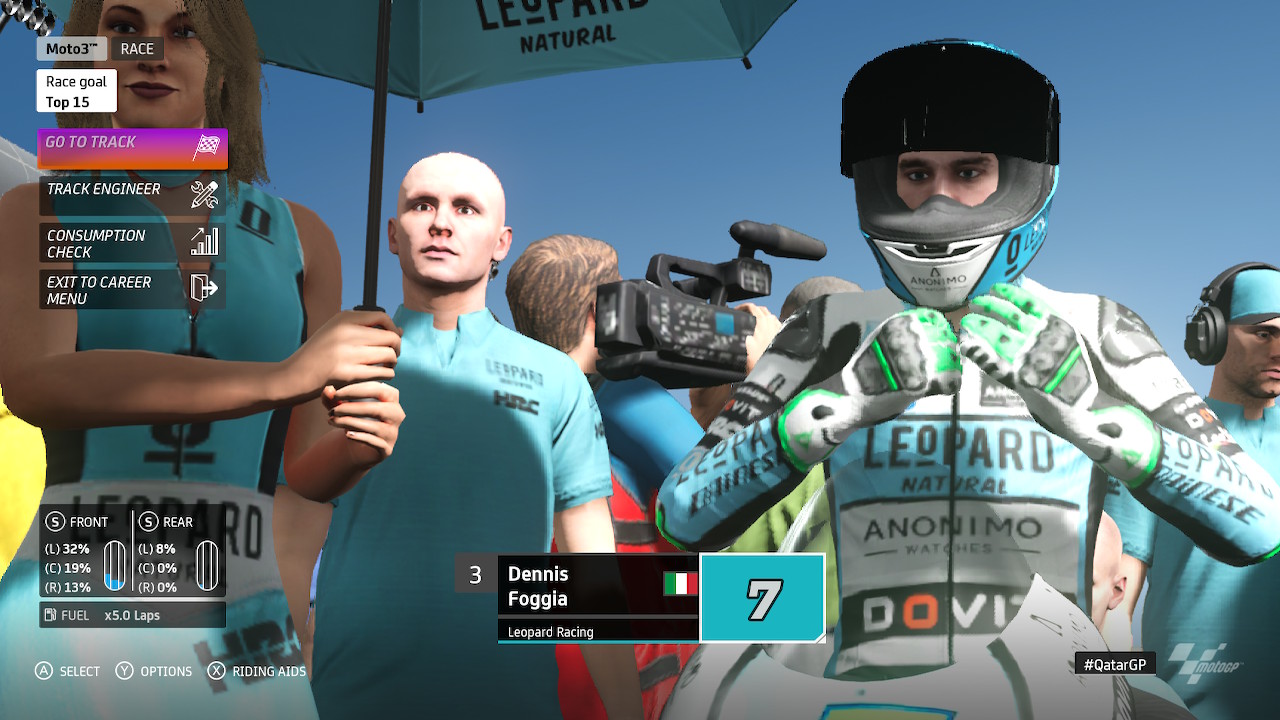Open the Track Engineer menu
The width and height of the screenshot is (1280, 720).
(132, 194)
